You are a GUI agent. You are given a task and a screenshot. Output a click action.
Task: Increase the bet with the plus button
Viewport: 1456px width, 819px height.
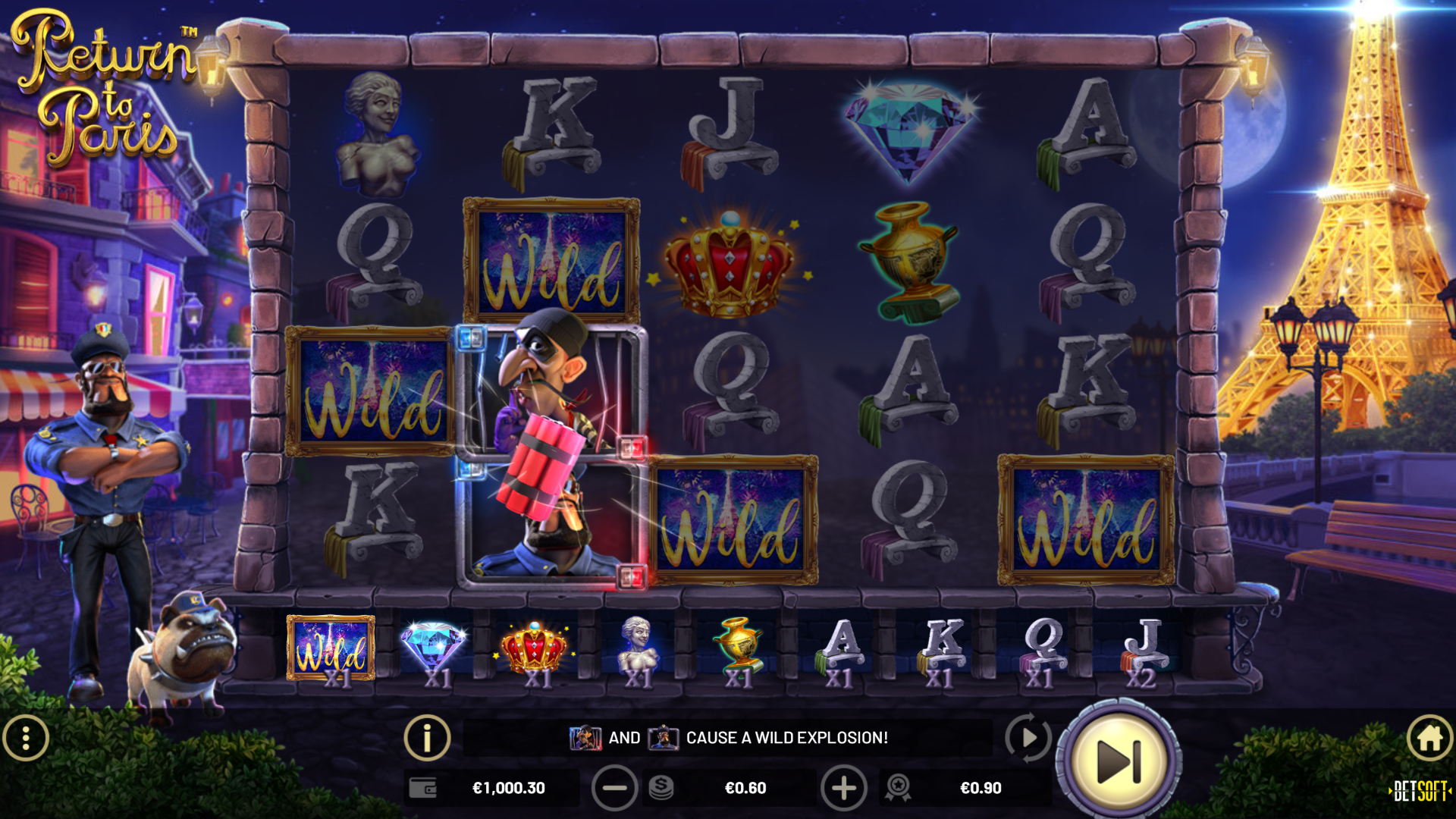[843, 788]
